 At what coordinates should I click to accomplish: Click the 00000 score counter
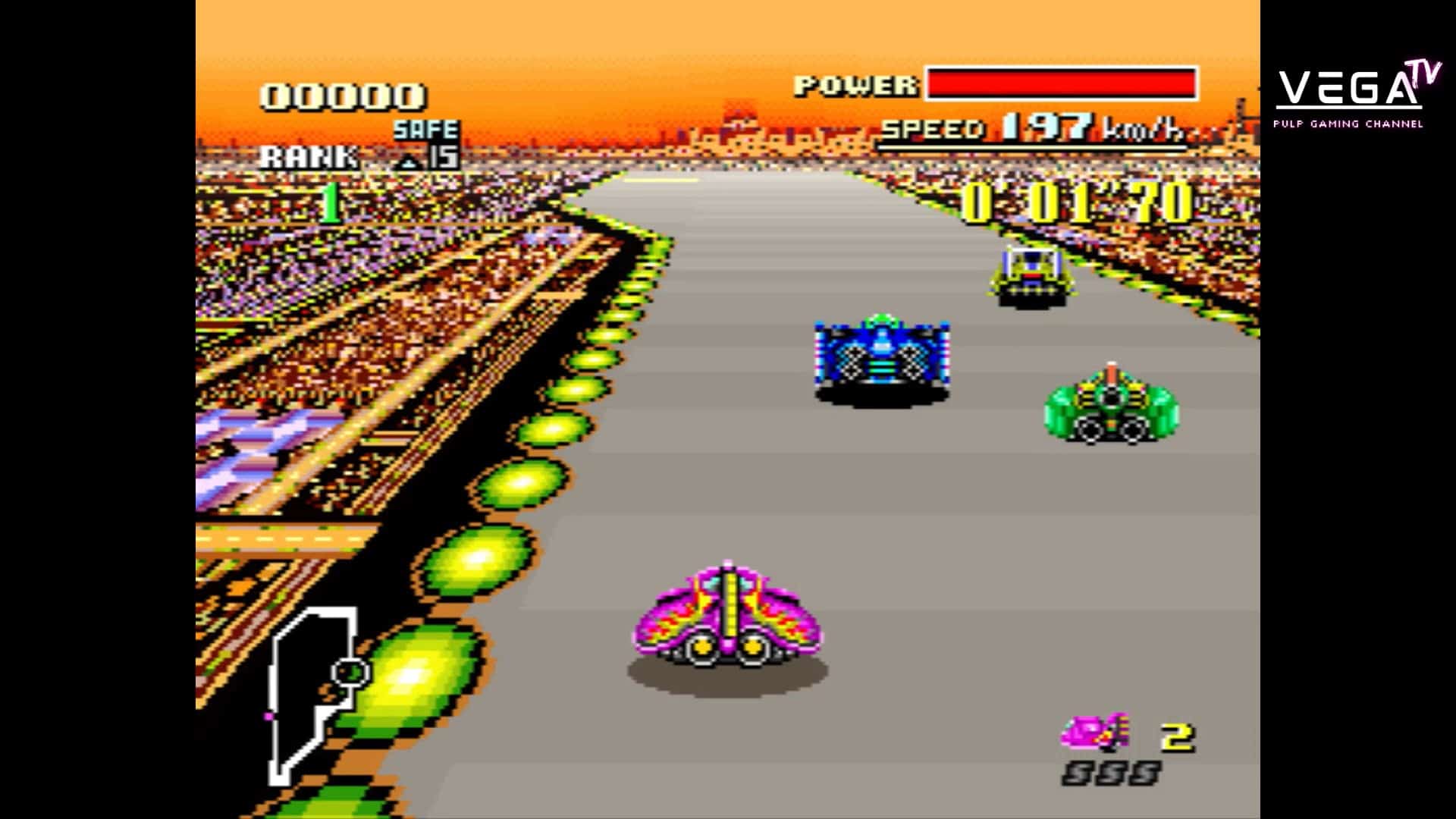341,95
